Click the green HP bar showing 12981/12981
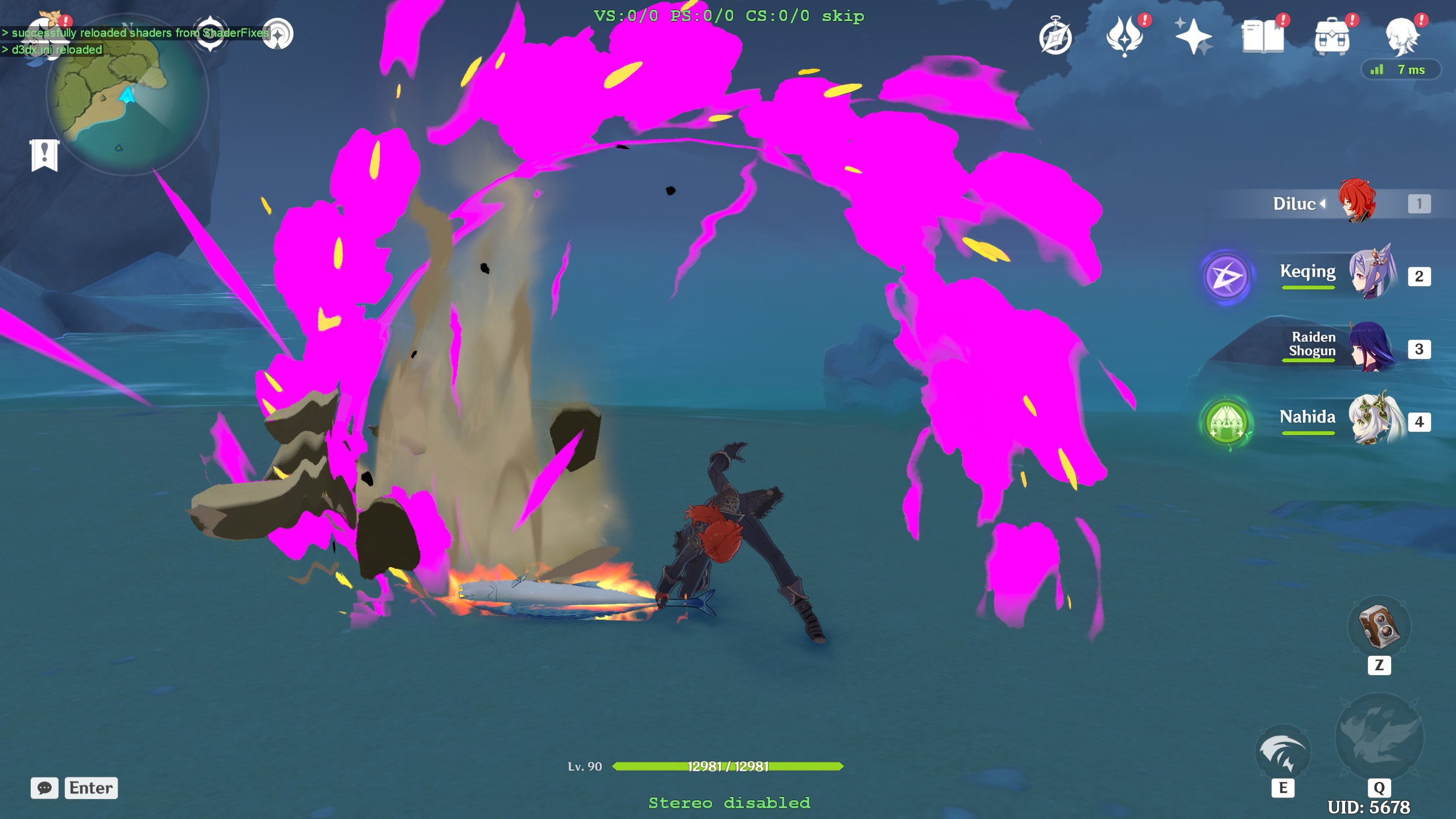The image size is (1456, 819). tap(728, 765)
